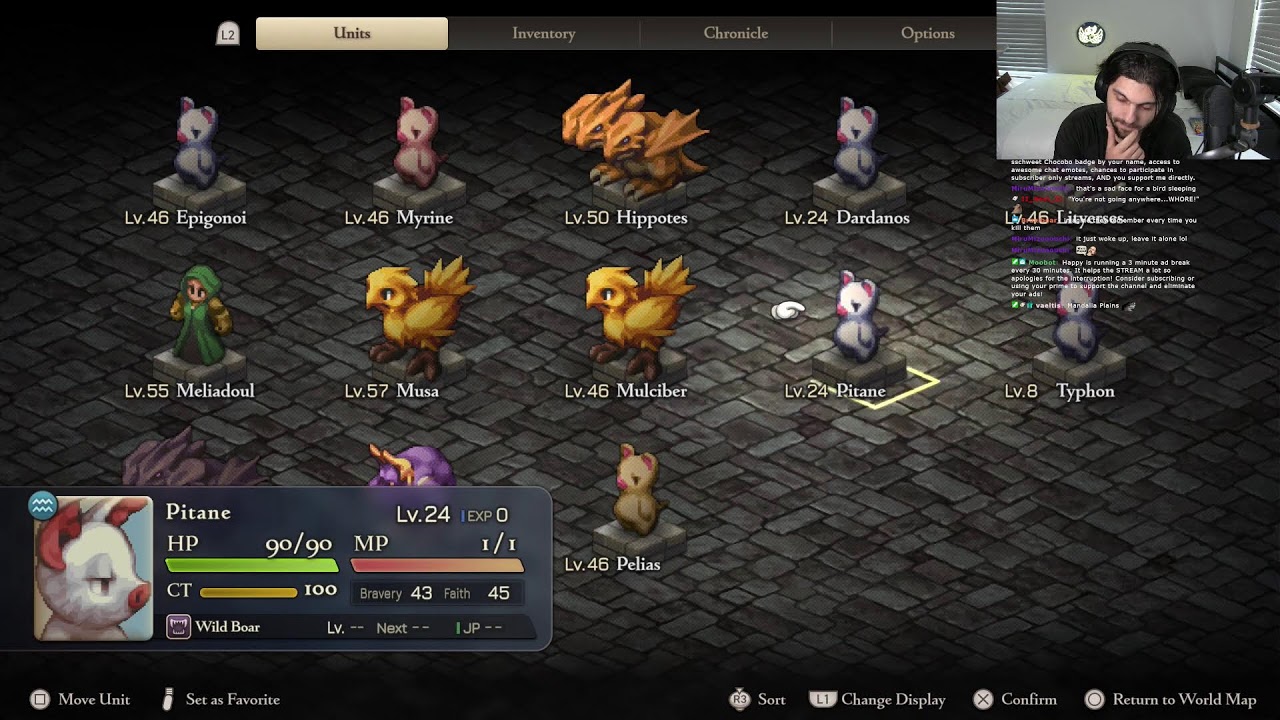1280x720 pixels.
Task: Switch to the Units tab
Action: tap(351, 33)
